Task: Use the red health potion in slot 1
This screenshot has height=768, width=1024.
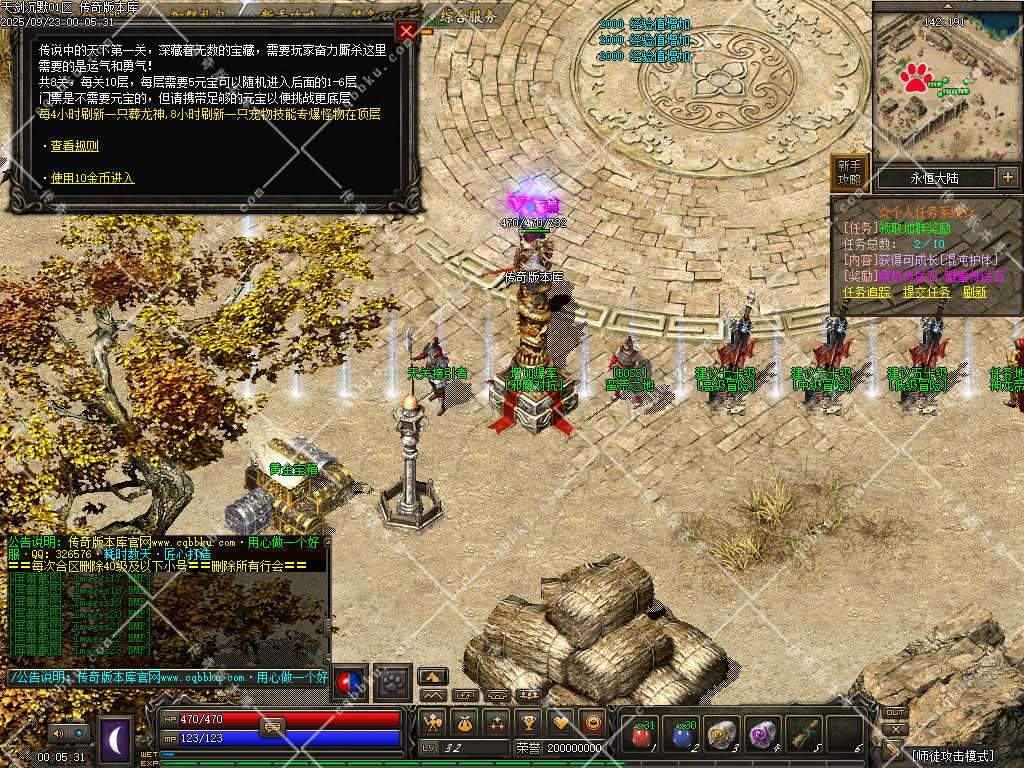Action: [641, 736]
